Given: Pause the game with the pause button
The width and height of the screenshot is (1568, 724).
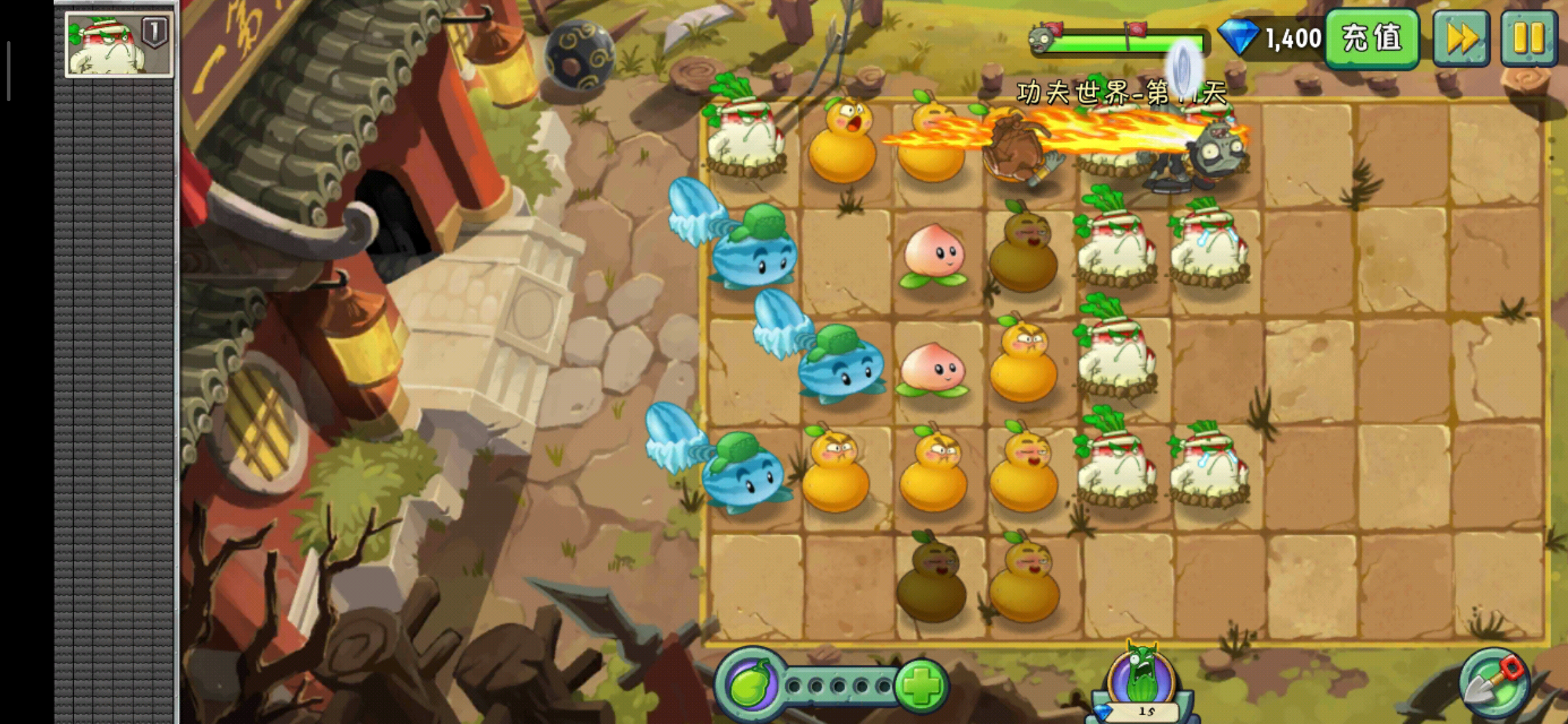Looking at the screenshot, I should [1528, 38].
